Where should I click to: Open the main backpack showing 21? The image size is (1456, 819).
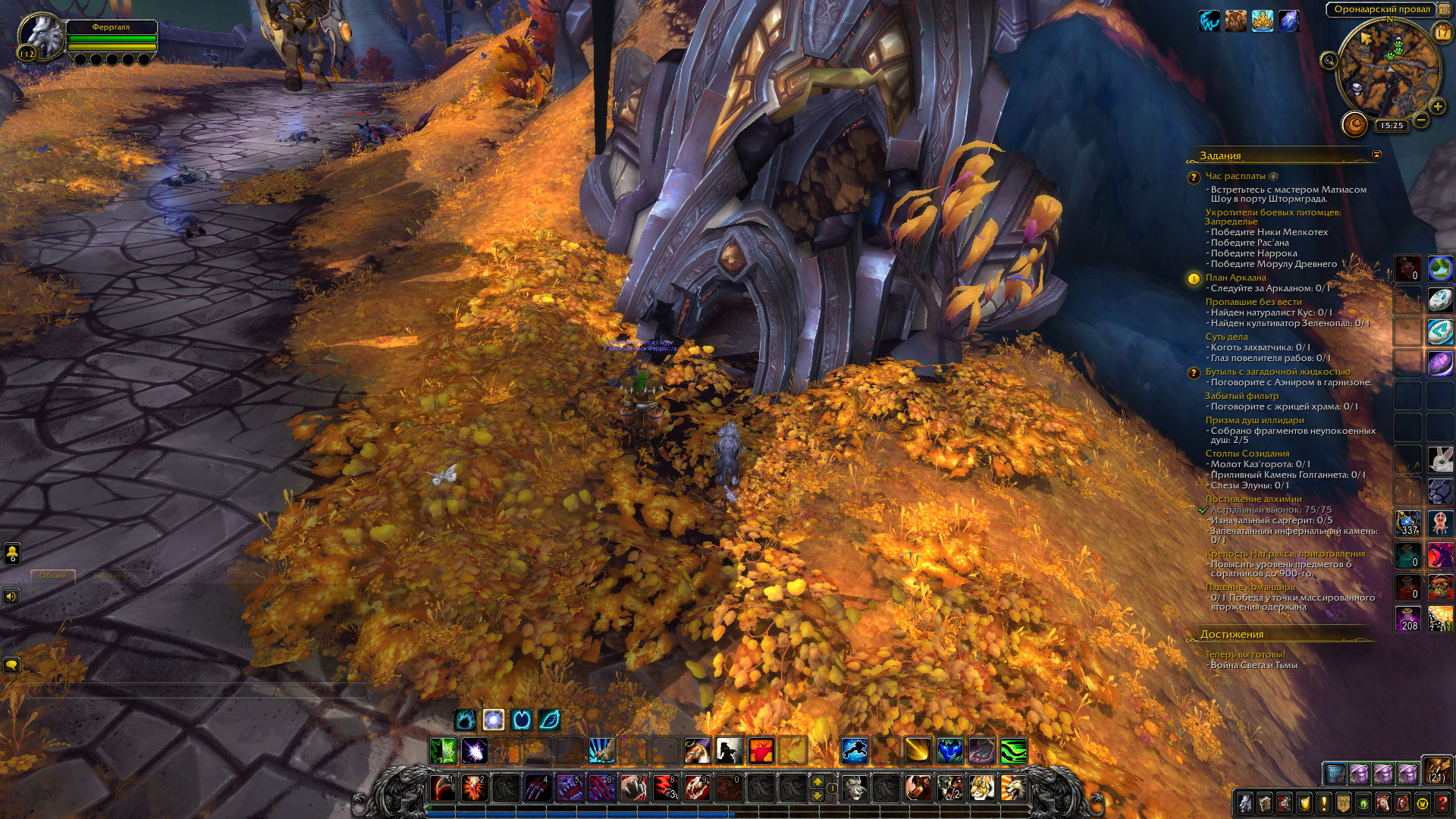tap(1436, 770)
